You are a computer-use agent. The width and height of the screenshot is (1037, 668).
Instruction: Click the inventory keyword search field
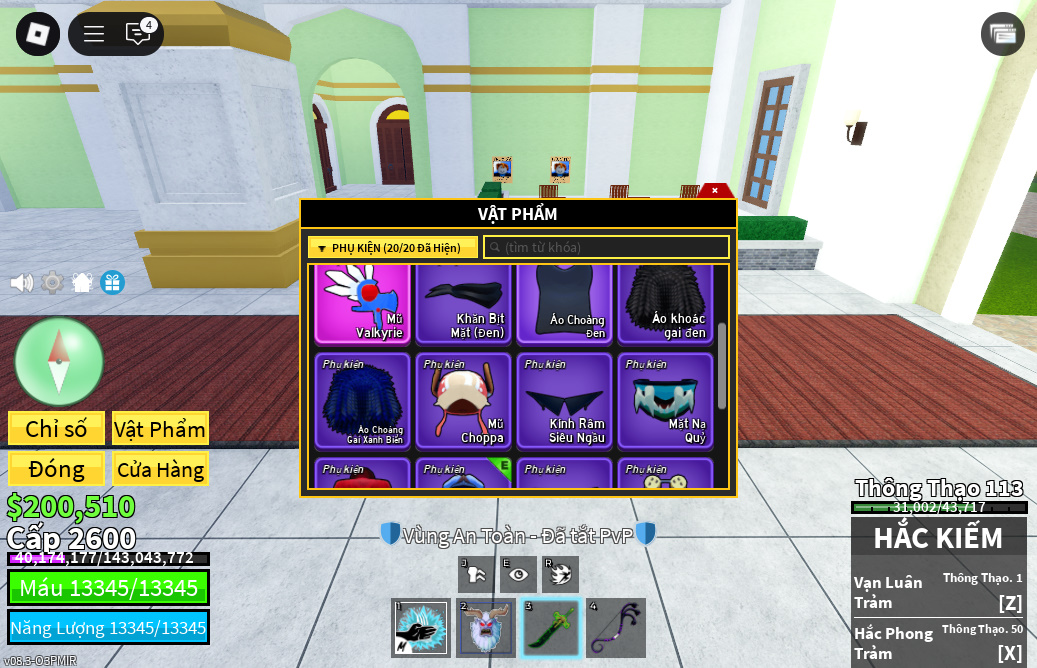pos(606,247)
